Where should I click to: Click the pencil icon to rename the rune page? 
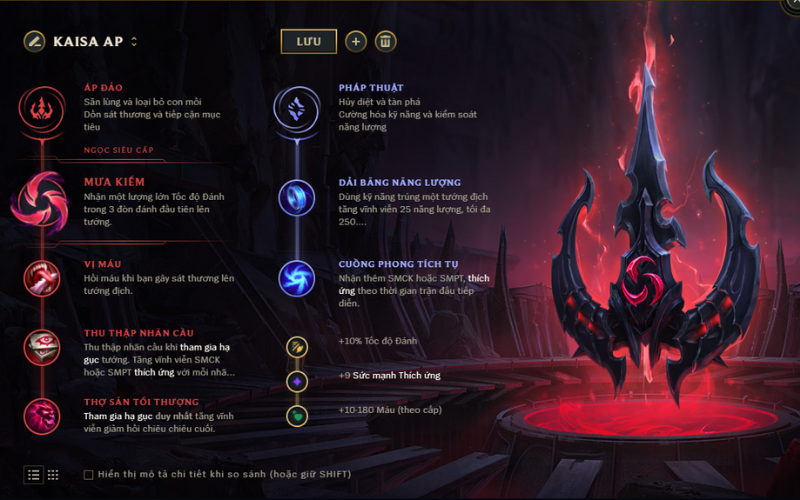pos(35,41)
